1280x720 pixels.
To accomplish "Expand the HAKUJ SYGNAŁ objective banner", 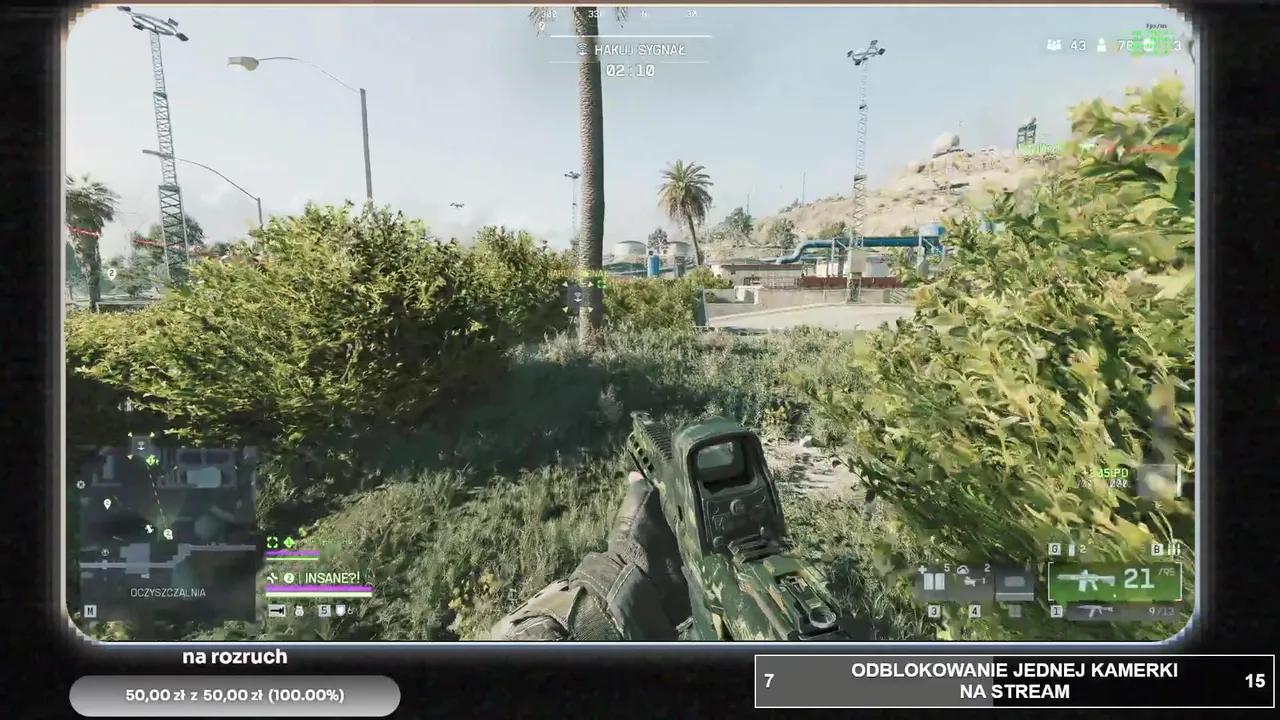I will click(632, 48).
